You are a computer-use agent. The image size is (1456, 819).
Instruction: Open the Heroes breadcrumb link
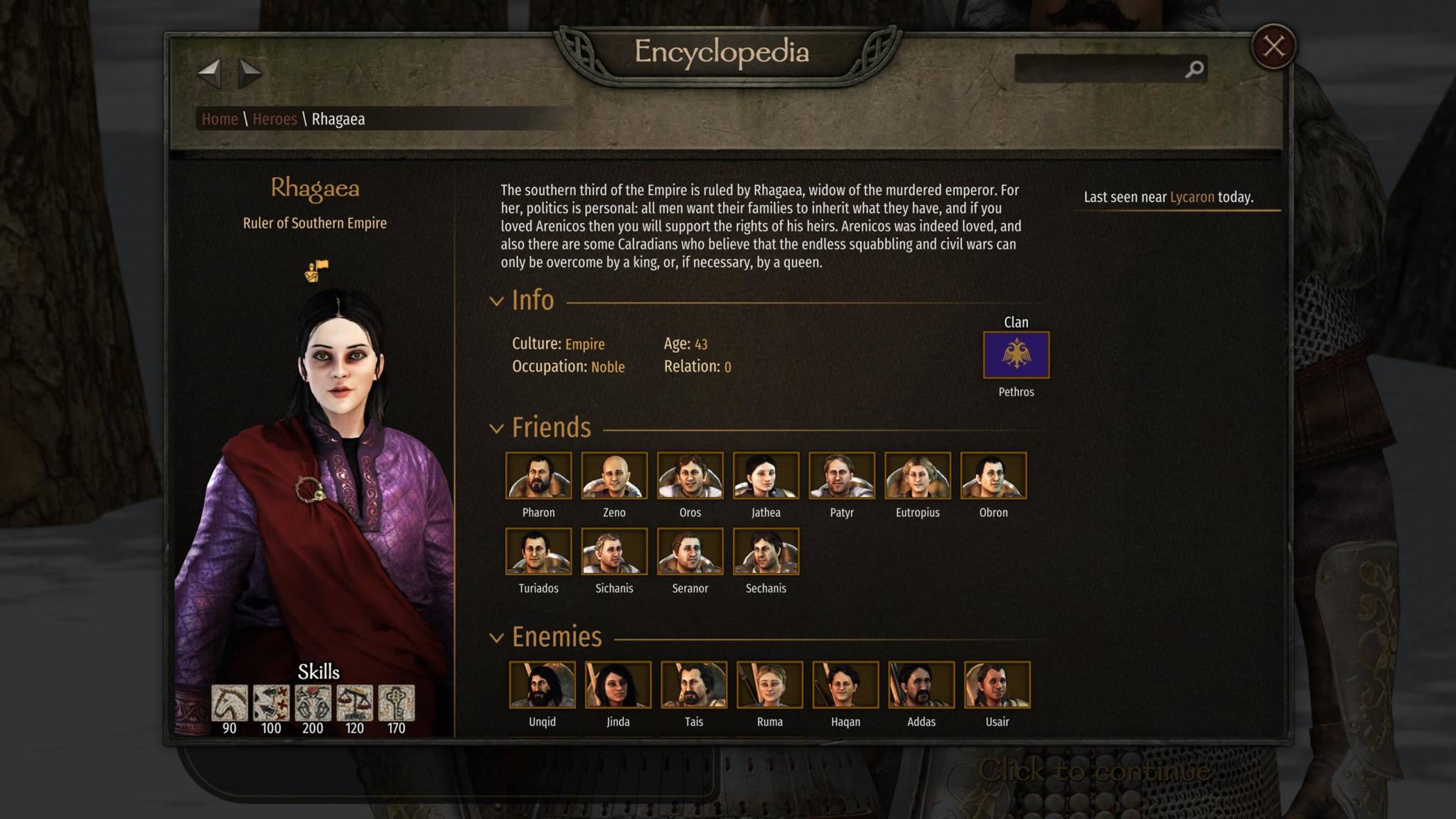(274, 119)
